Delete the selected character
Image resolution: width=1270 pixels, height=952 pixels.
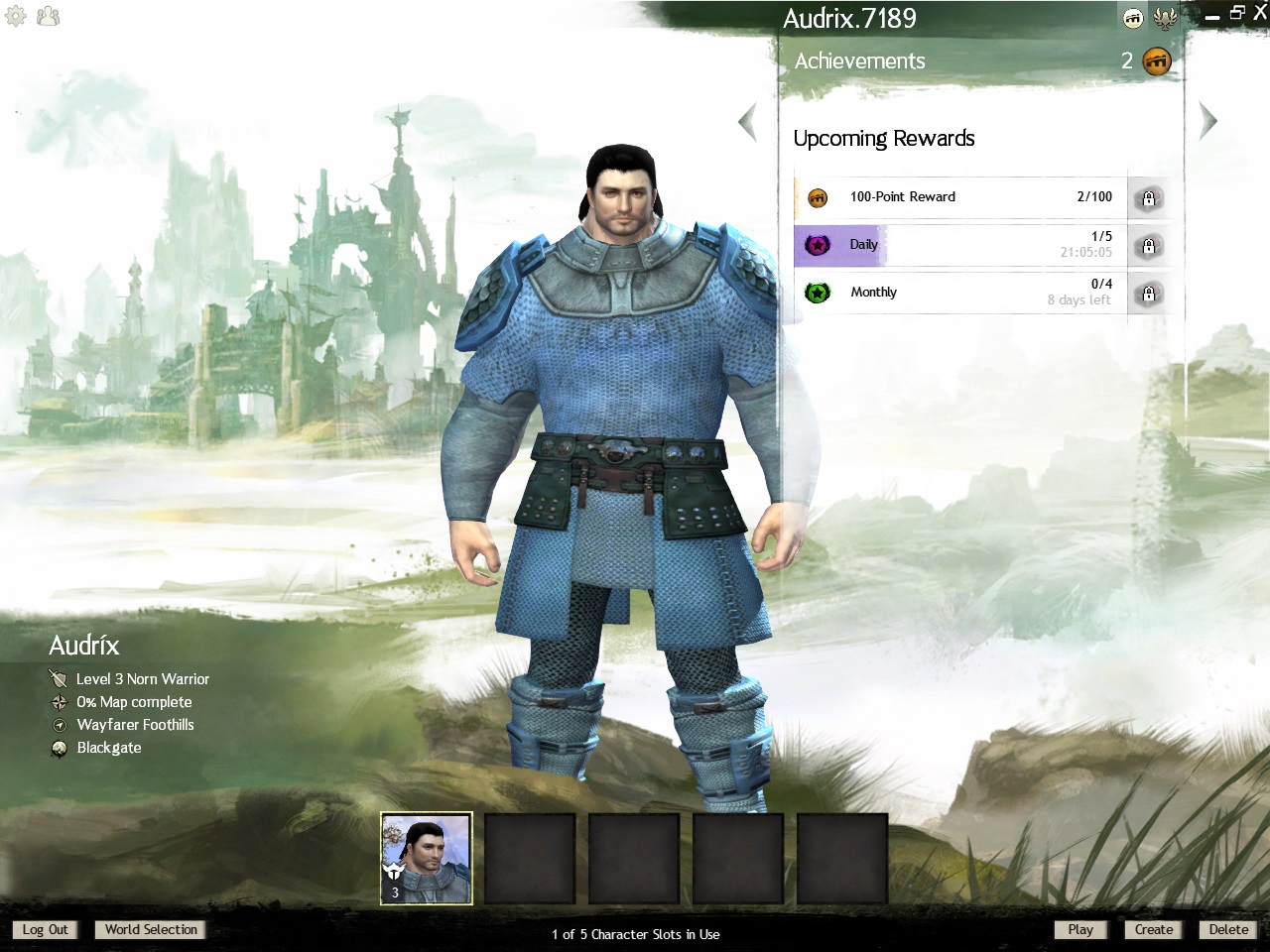point(1228,929)
